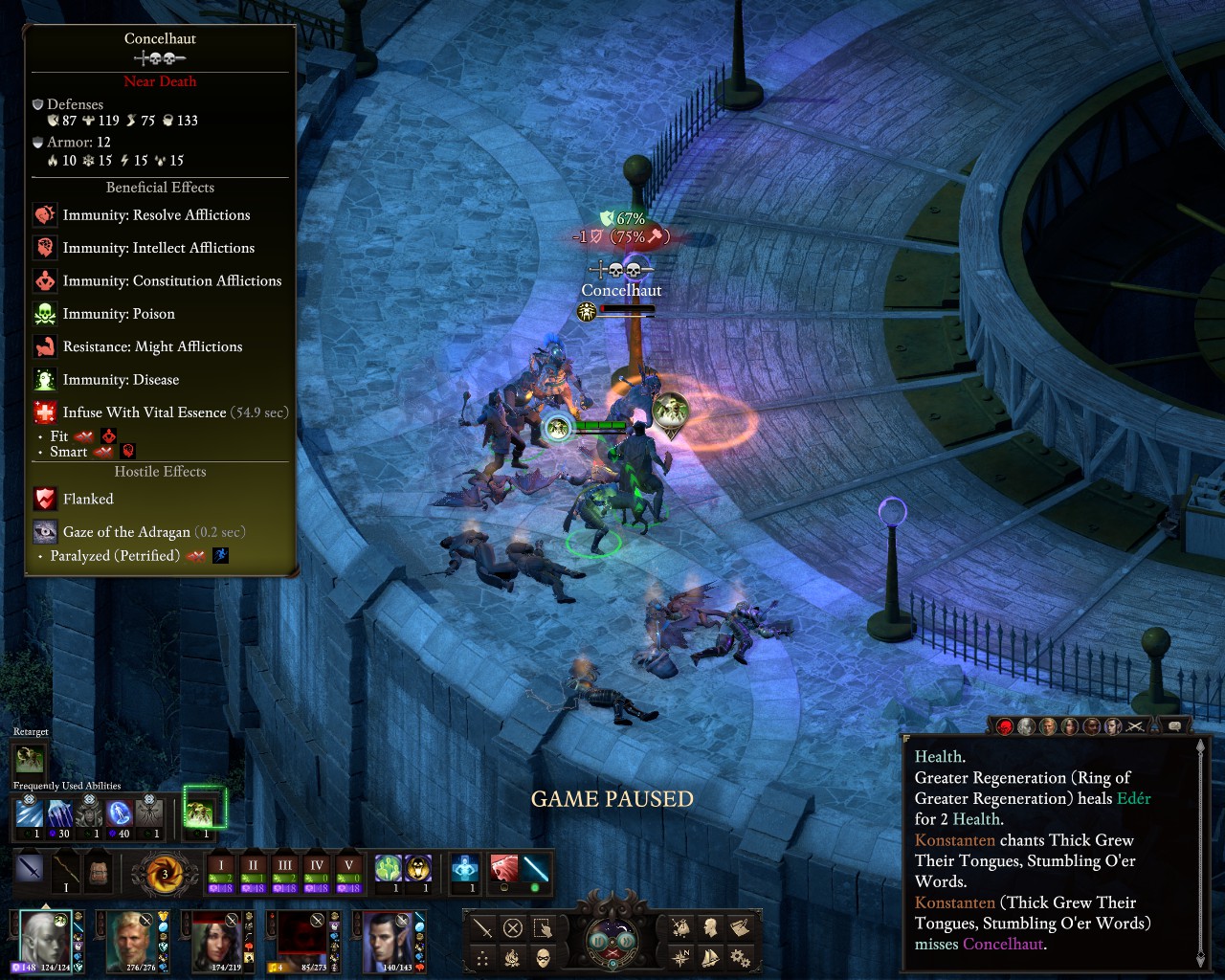Click the sword attack command button
The image size is (1225, 980).
[x=483, y=927]
